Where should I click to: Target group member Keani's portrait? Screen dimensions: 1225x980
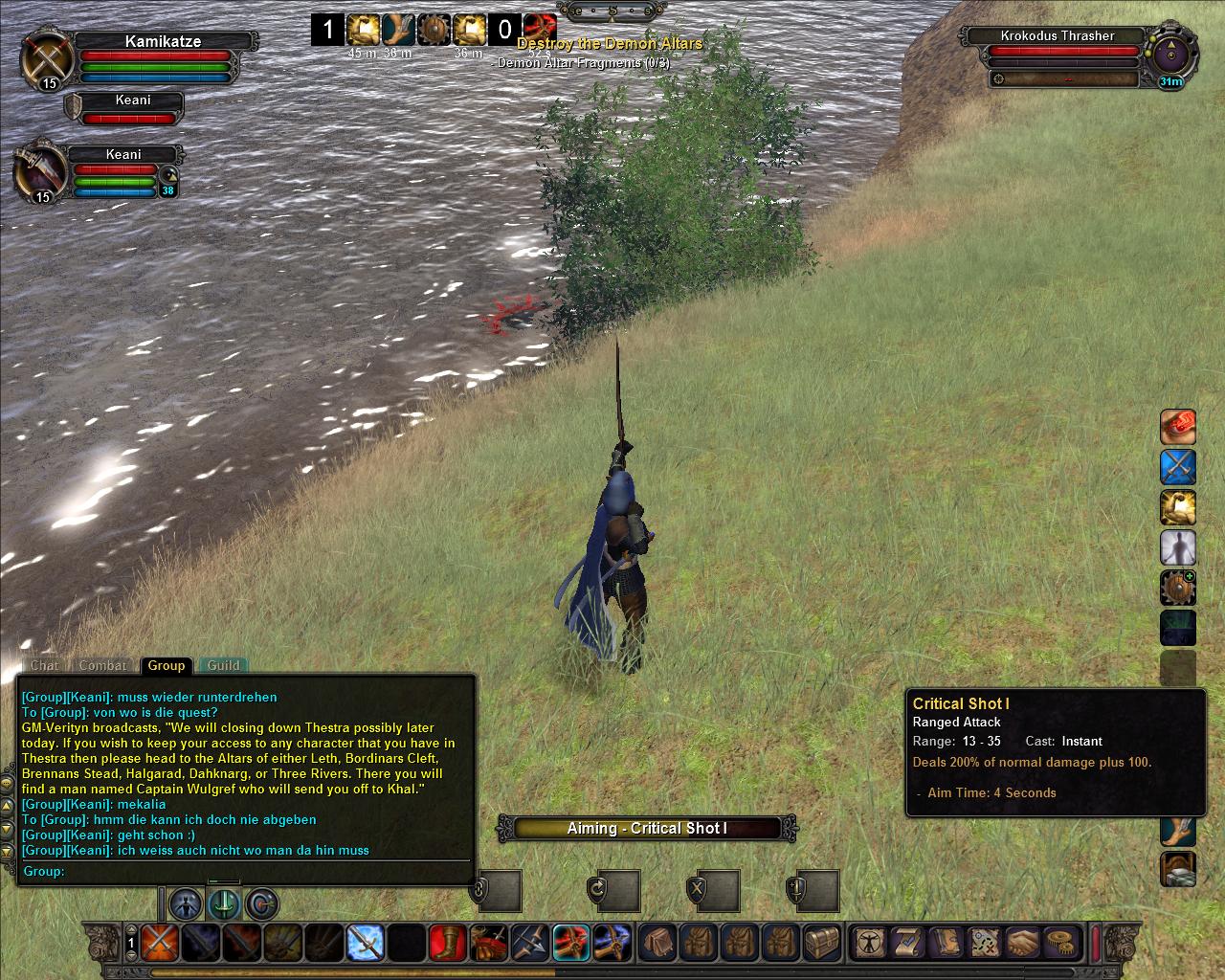[40, 172]
